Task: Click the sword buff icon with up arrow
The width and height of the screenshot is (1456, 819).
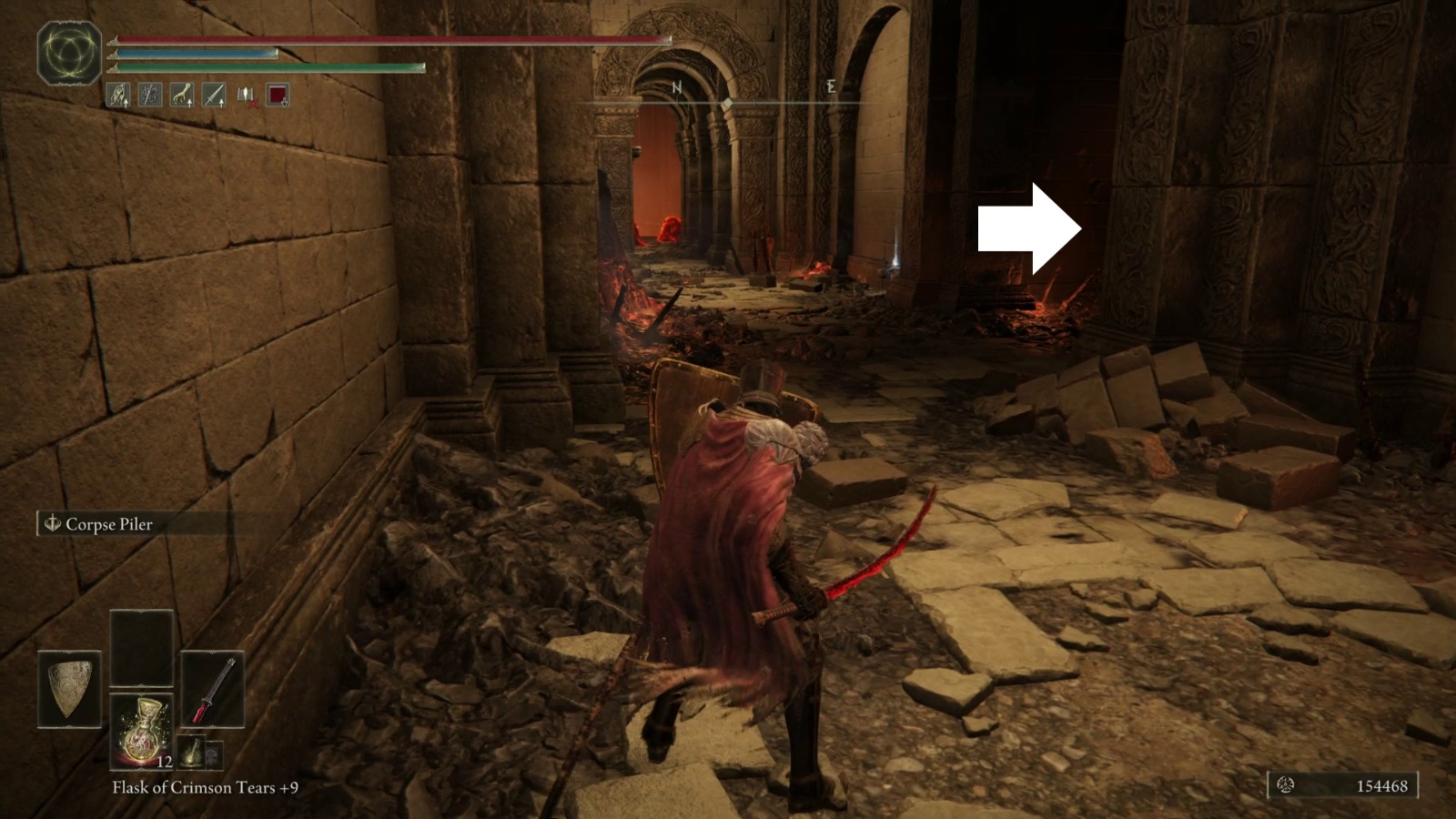Action: point(213,95)
